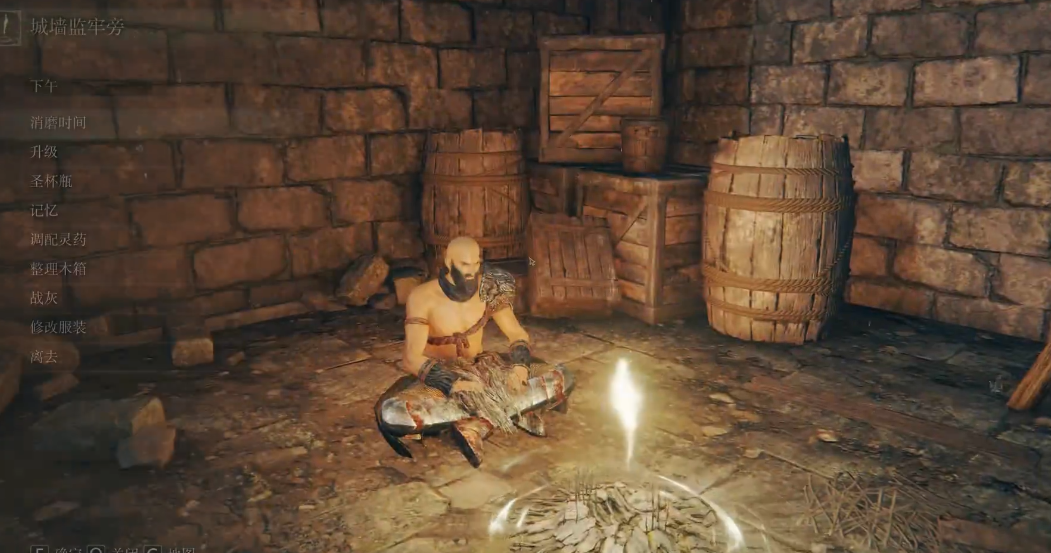Open the 升级 level up menu
This screenshot has width=1051, height=553.
[x=44, y=152]
